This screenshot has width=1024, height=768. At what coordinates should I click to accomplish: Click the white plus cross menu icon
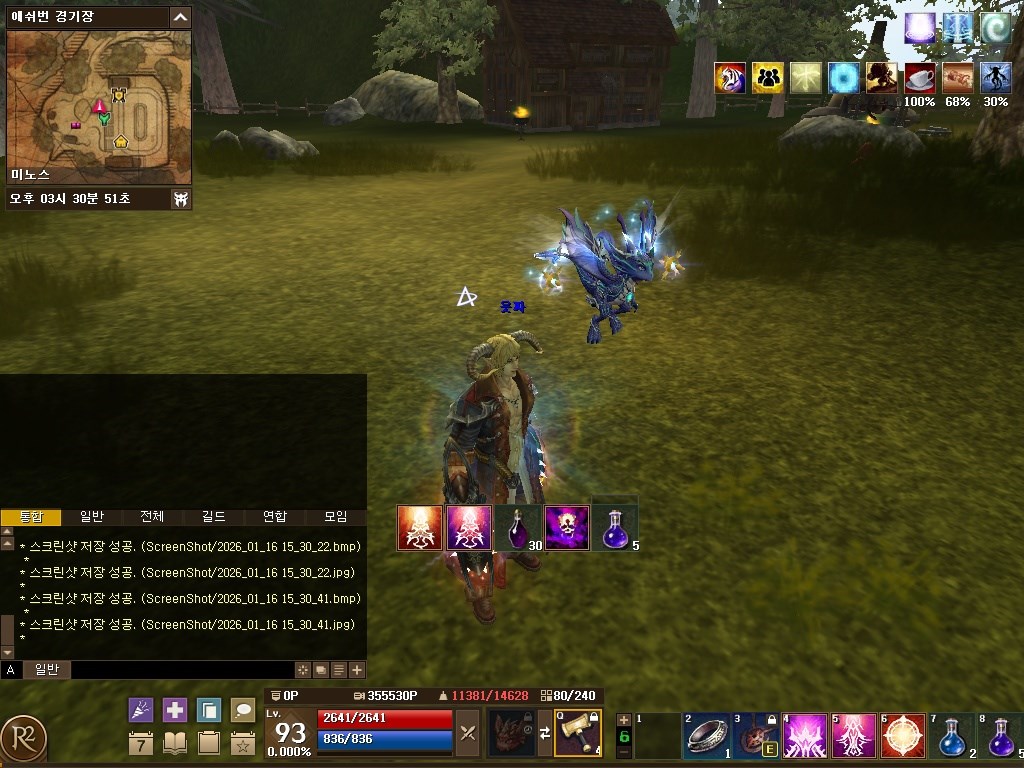click(175, 710)
